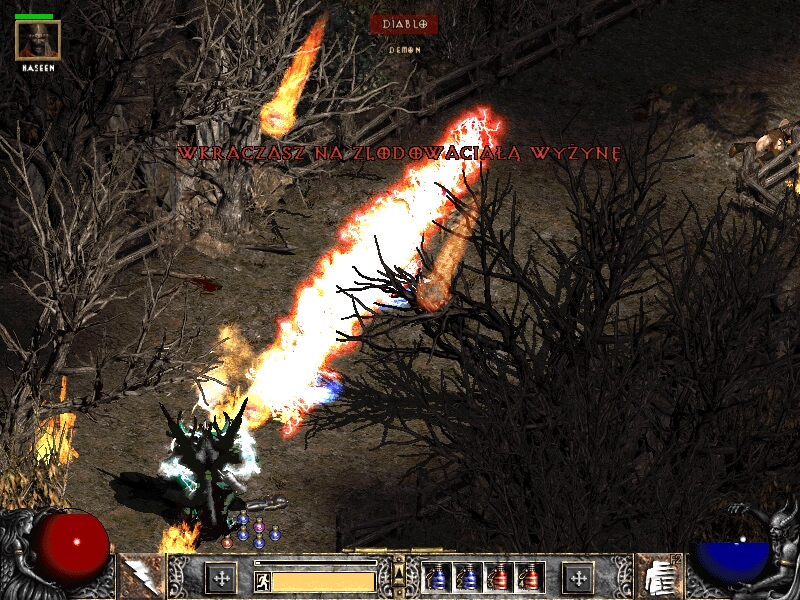Viewport: 800px width, 600px height.
Task: Use the health potion beside the mana potions
Action: 499,578
